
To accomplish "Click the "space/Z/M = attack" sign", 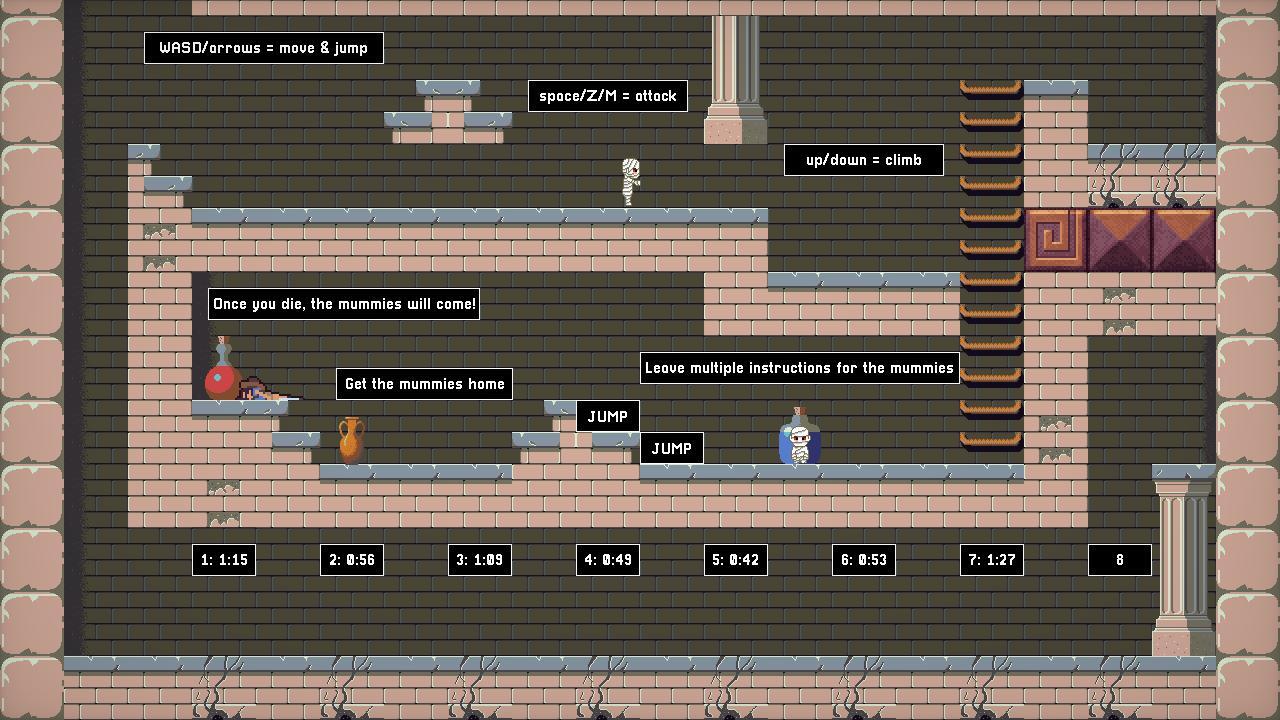I will [607, 96].
